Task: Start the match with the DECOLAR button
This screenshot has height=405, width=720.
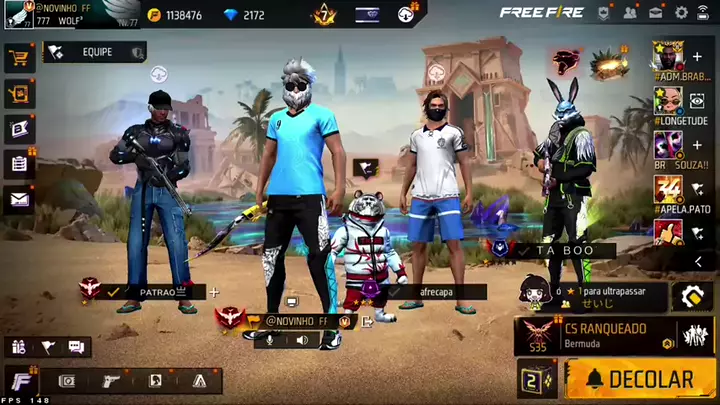Action: pyautogui.click(x=640, y=380)
